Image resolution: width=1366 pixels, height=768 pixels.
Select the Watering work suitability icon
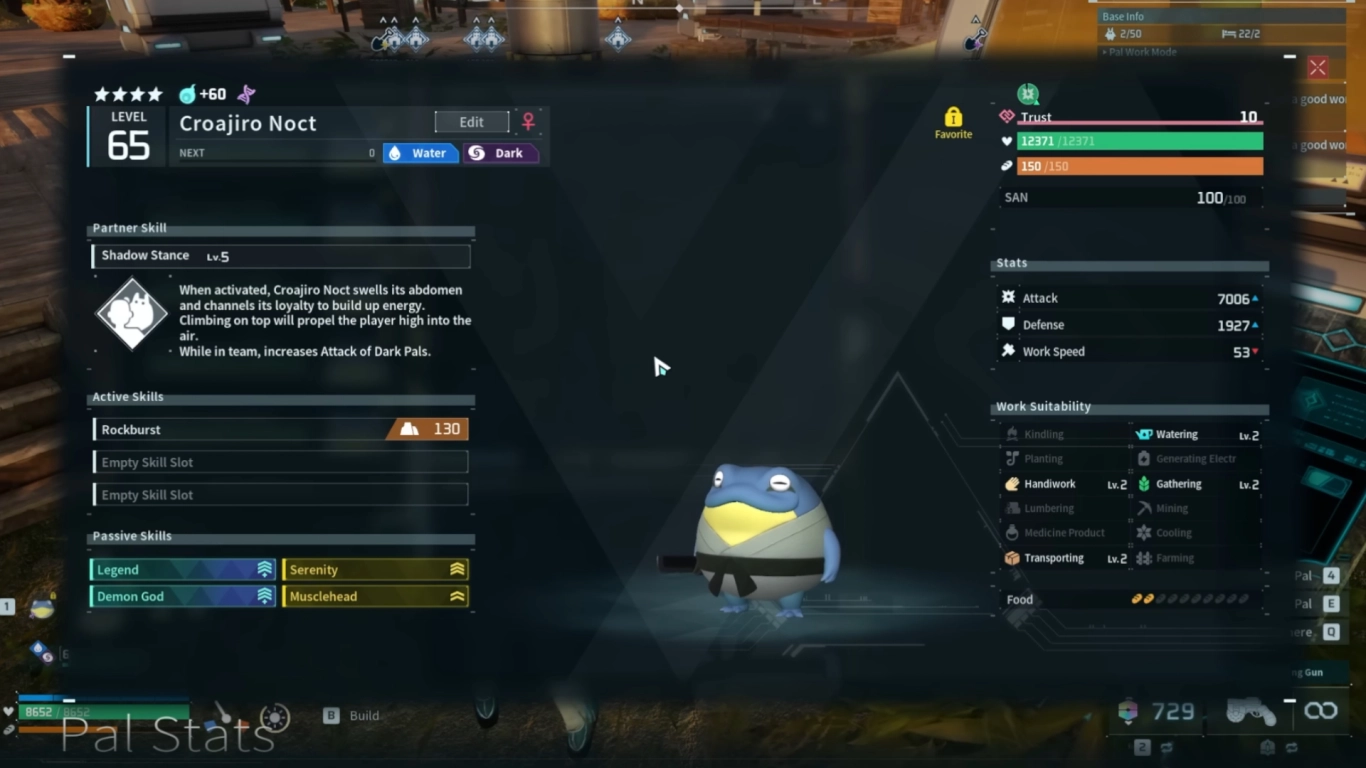coord(1146,434)
